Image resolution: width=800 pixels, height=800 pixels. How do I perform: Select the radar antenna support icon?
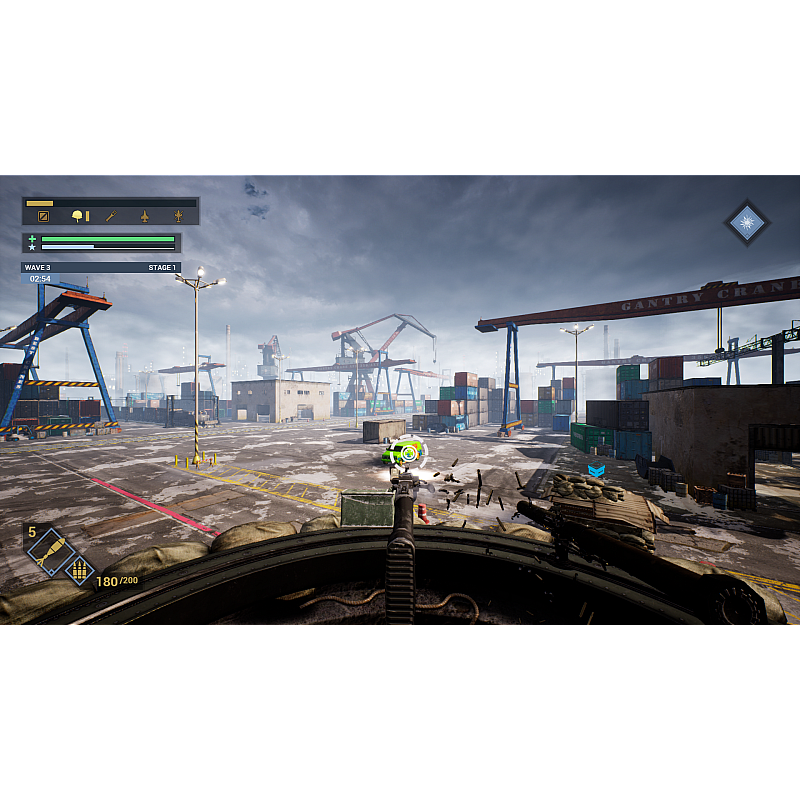click(179, 216)
